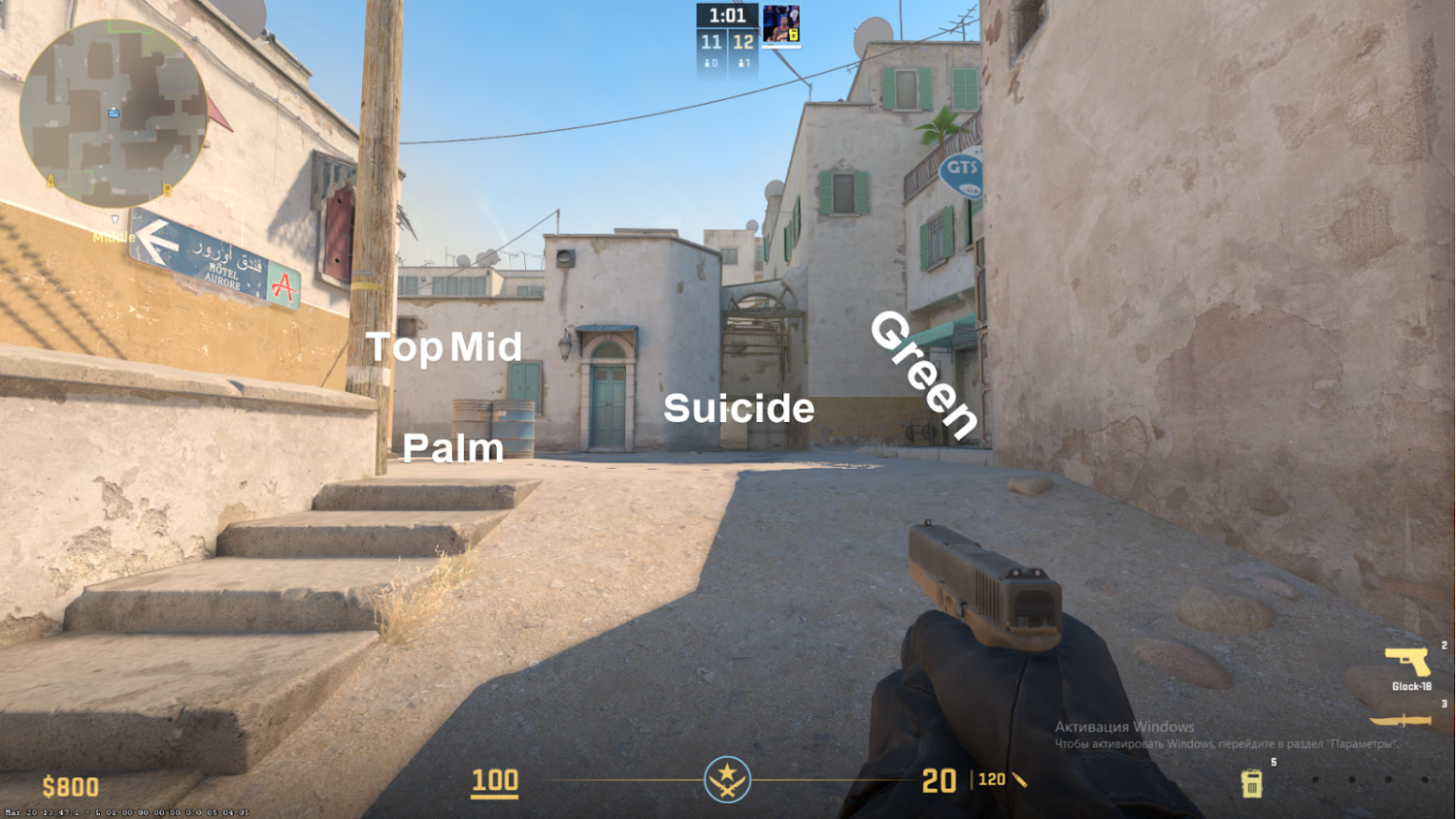The width and height of the screenshot is (1456, 819).
Task: Click the weapon slot number 3 indicator
Action: pyautogui.click(x=1444, y=703)
